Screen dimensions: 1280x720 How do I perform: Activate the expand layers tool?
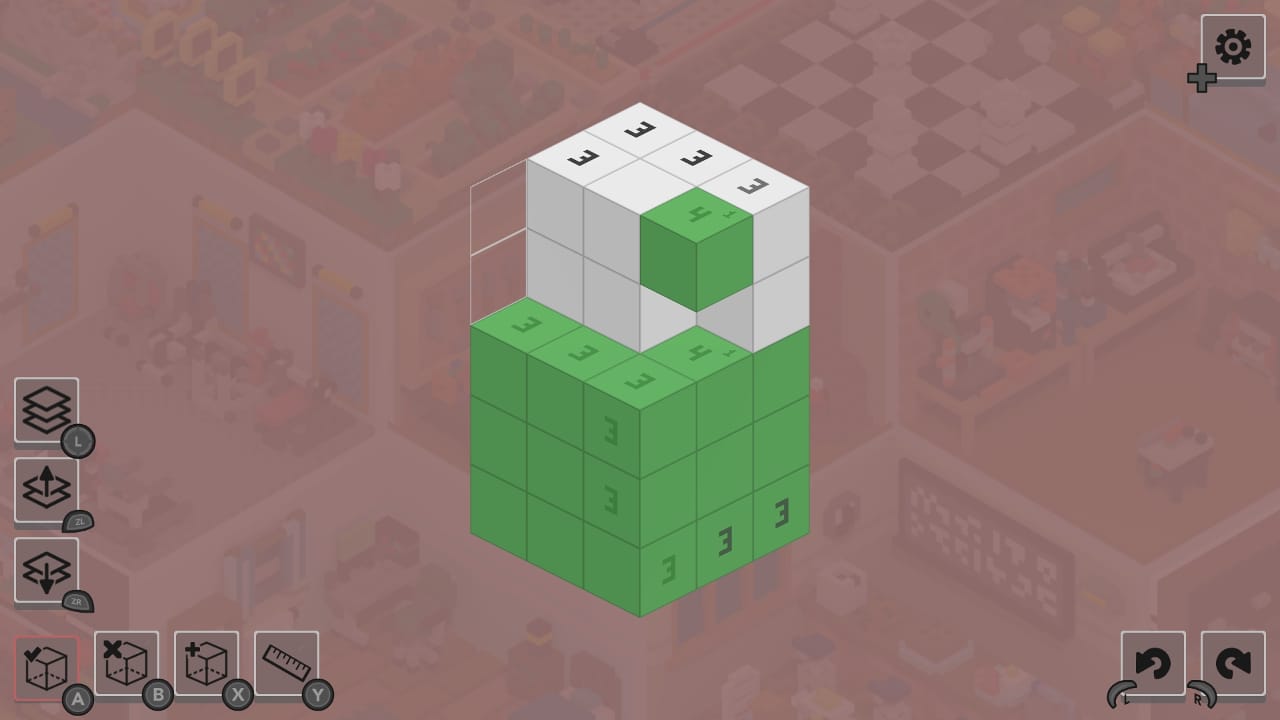coord(46,490)
